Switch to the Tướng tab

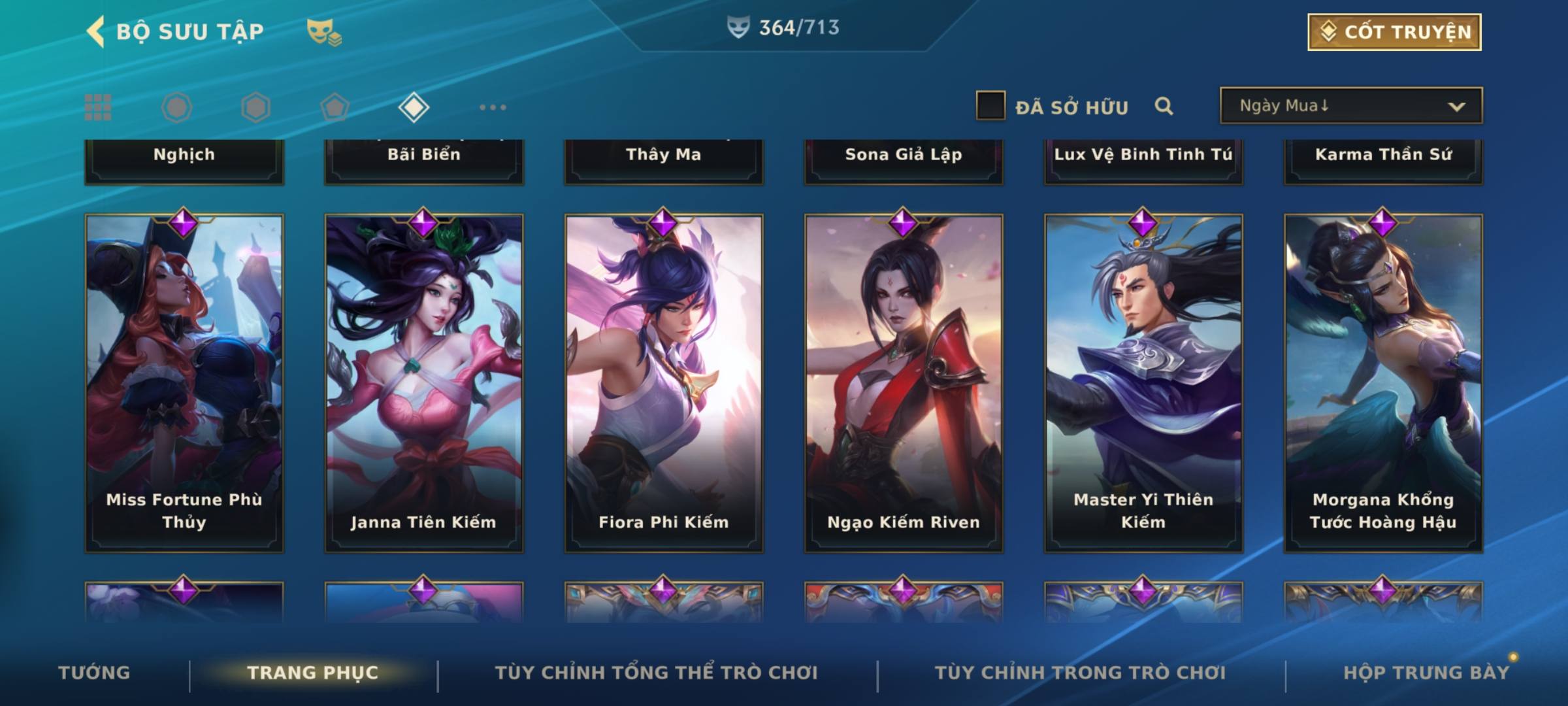pyautogui.click(x=94, y=673)
